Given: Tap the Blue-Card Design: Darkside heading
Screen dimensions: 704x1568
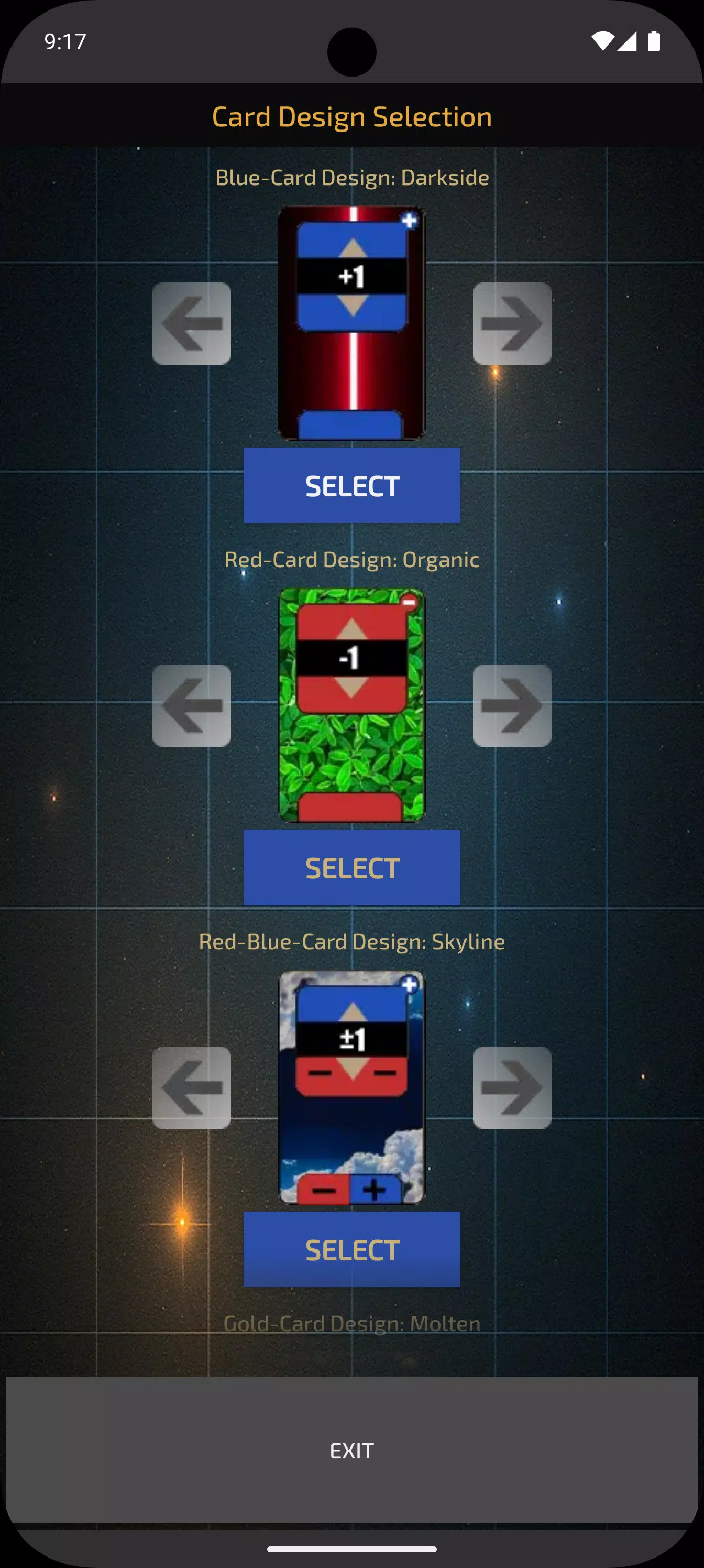Looking at the screenshot, I should 351,177.
